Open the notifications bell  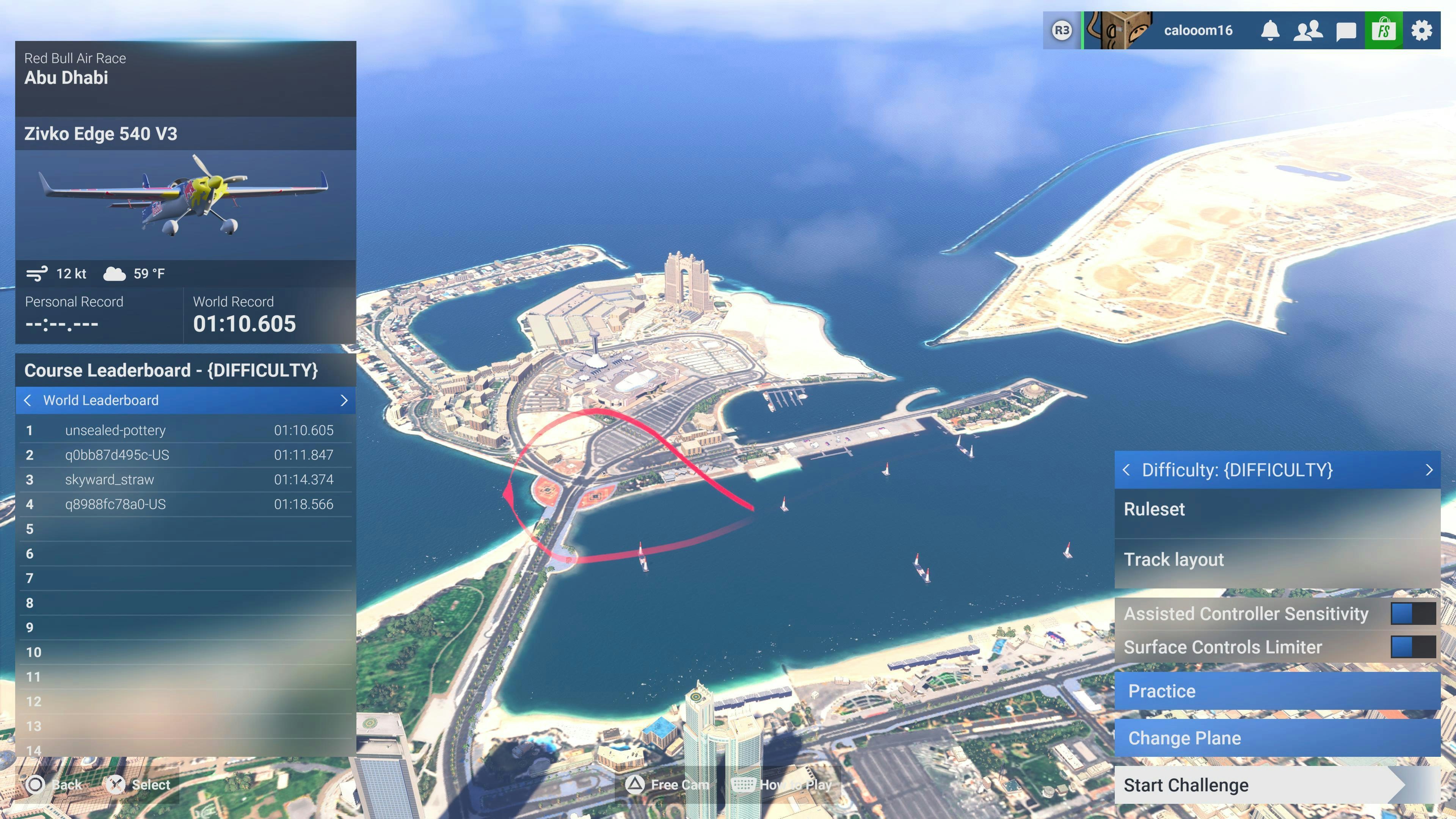coord(1270,30)
